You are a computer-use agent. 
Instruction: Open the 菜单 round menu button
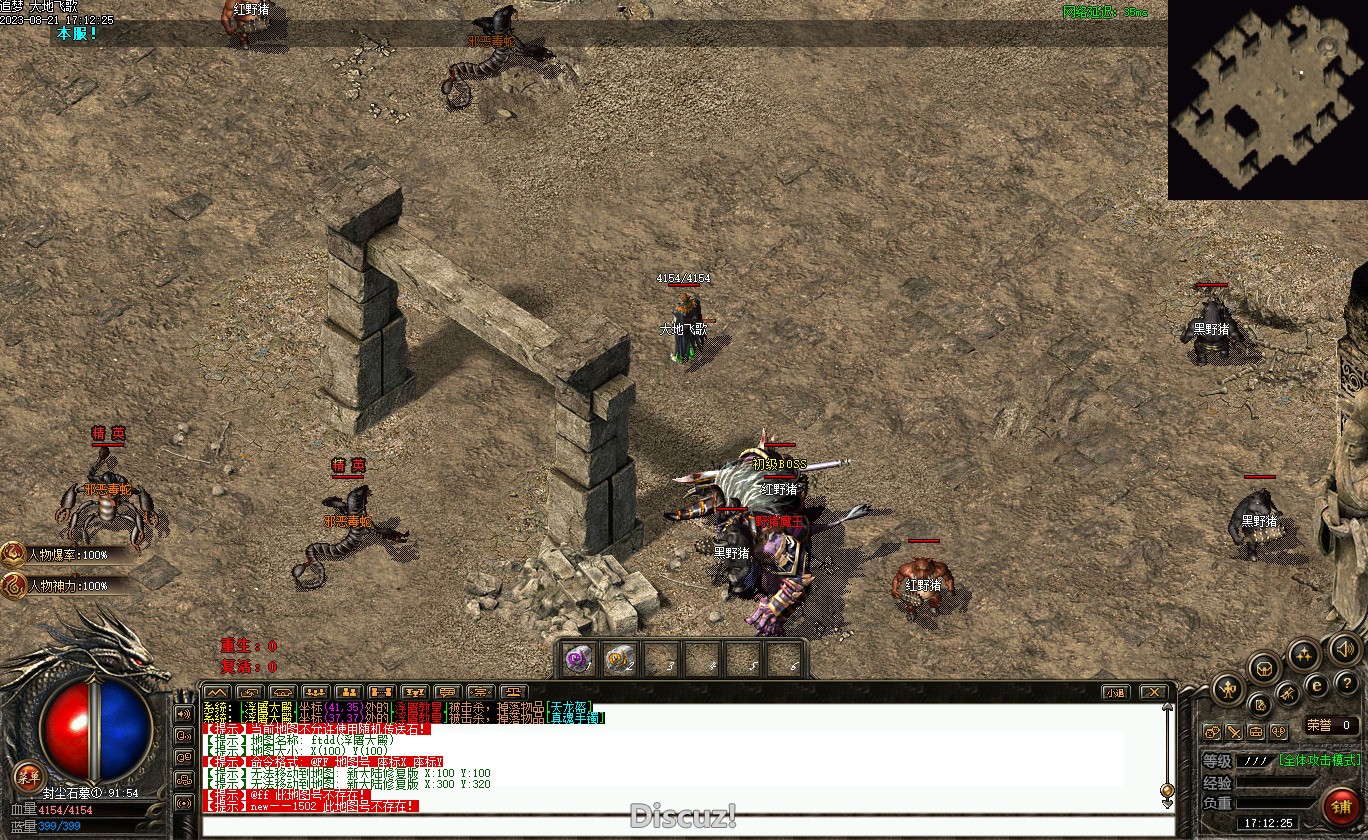27,777
